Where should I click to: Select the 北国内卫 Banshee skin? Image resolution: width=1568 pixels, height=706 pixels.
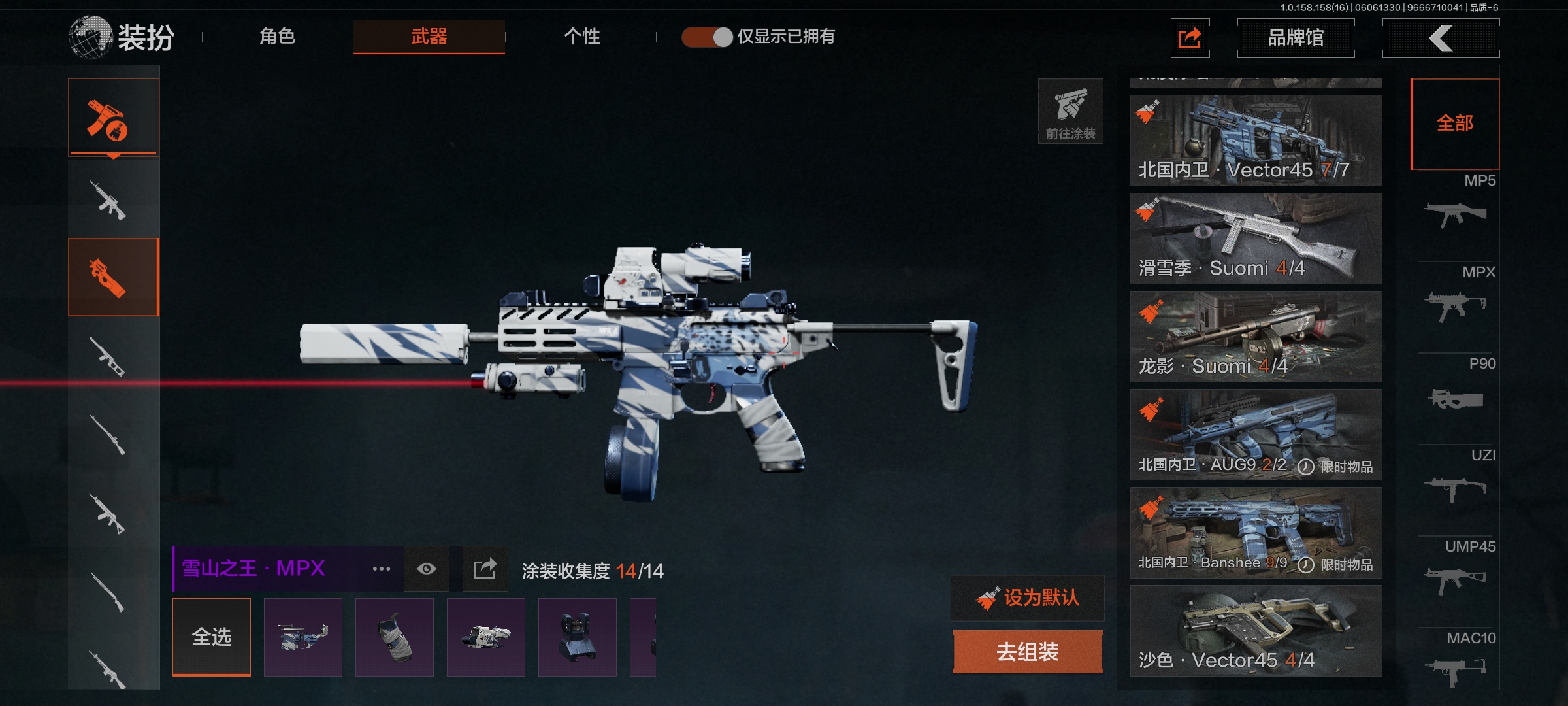pos(1256,533)
